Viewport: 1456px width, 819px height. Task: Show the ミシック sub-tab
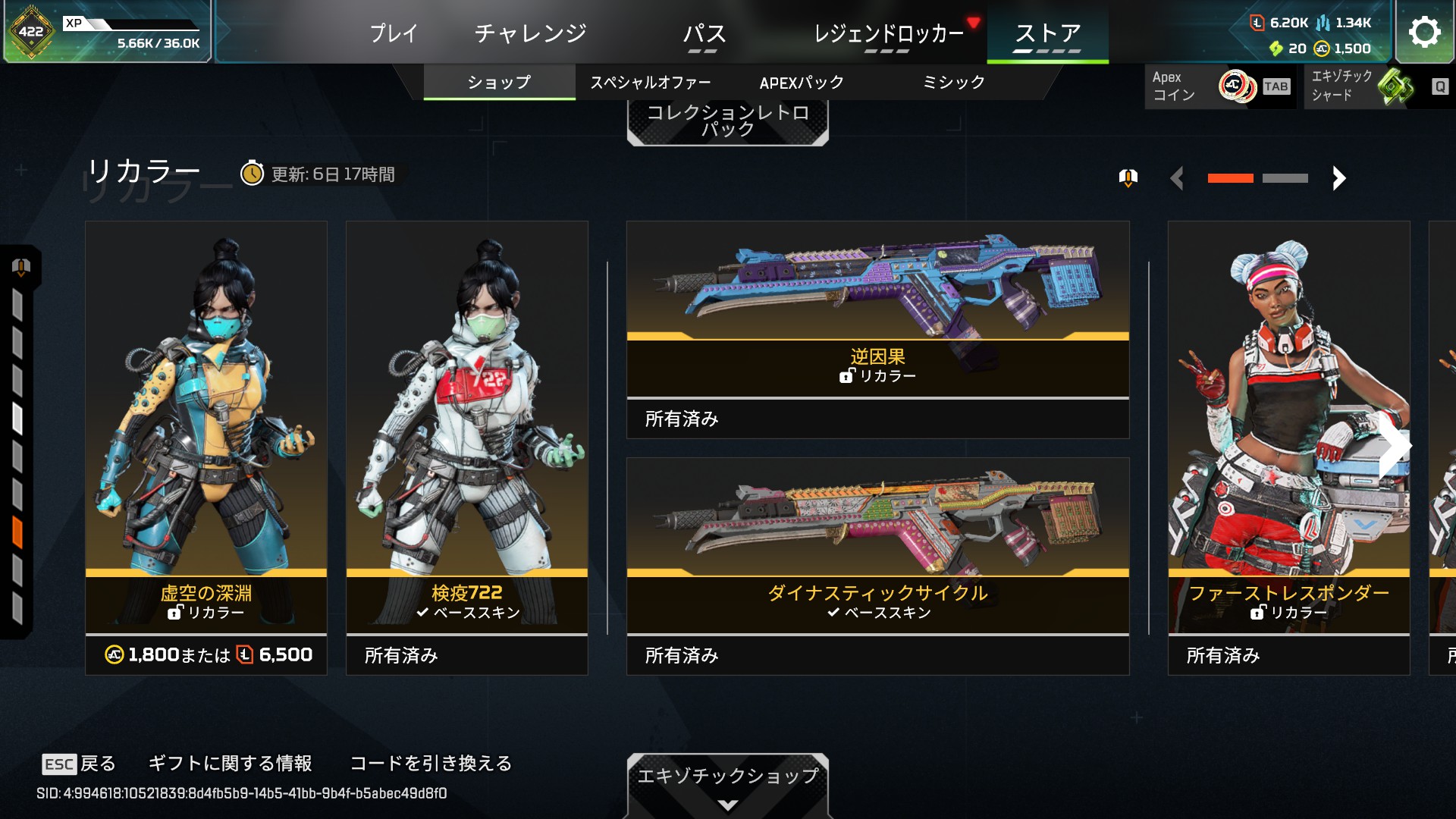(953, 83)
